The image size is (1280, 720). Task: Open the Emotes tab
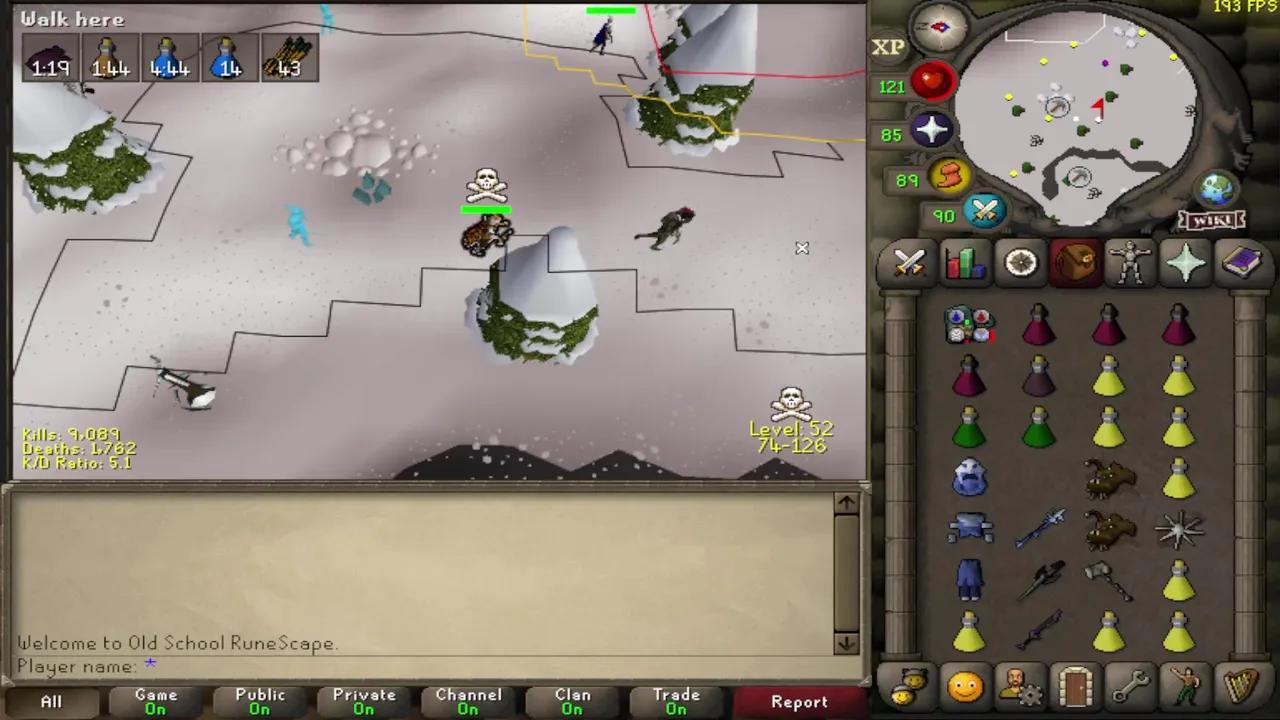[1185, 685]
